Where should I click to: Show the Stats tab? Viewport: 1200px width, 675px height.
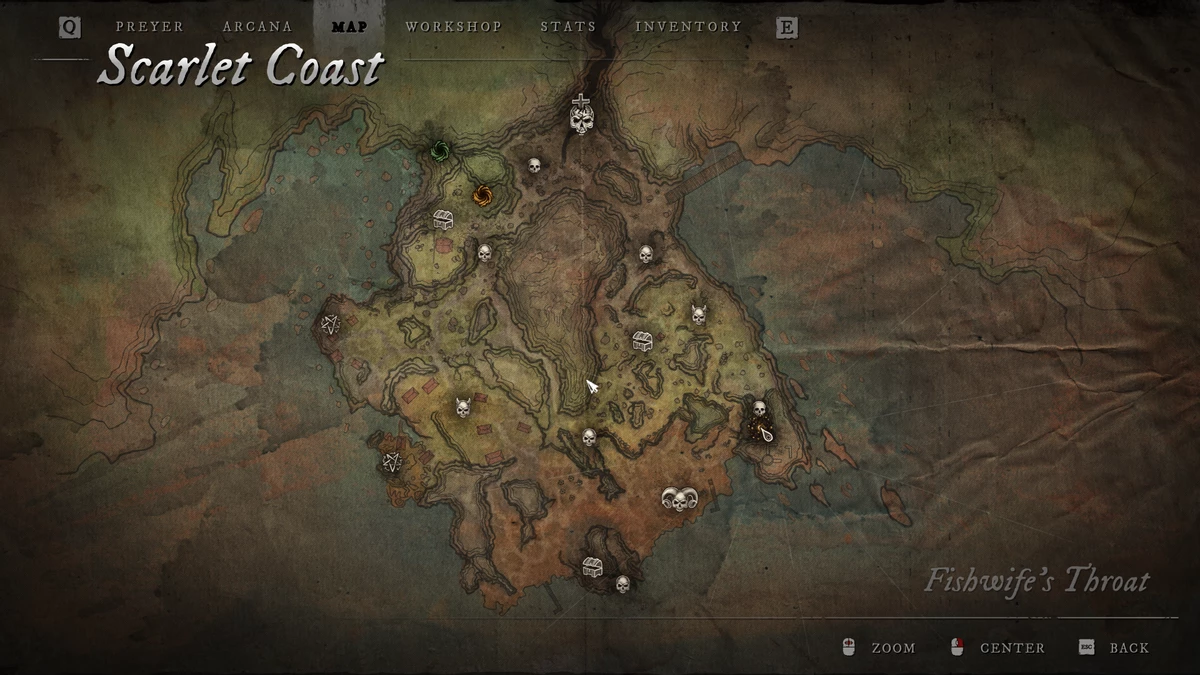[568, 27]
